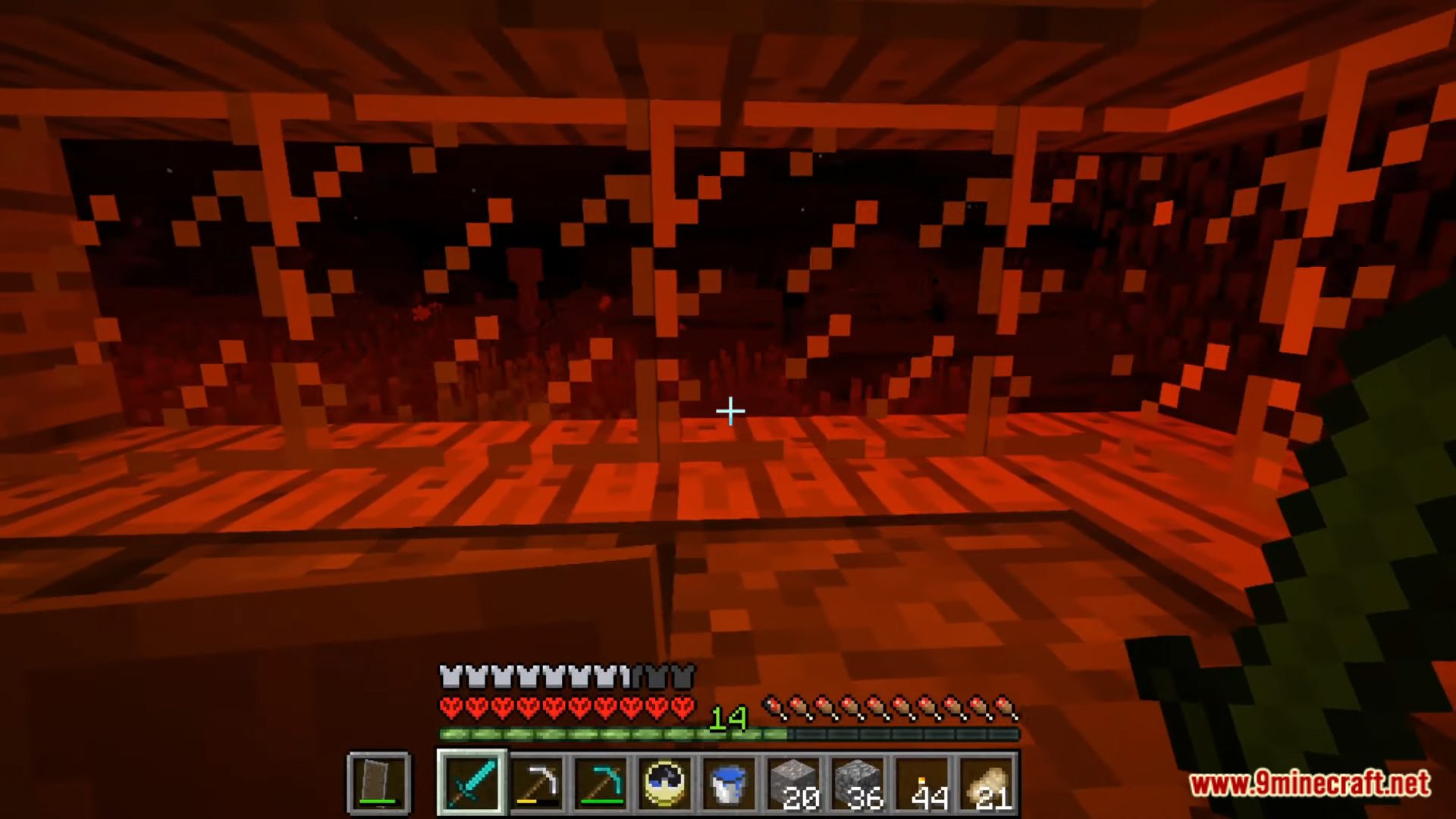
Task: Click the experience level number 14
Action: pyautogui.click(x=729, y=719)
